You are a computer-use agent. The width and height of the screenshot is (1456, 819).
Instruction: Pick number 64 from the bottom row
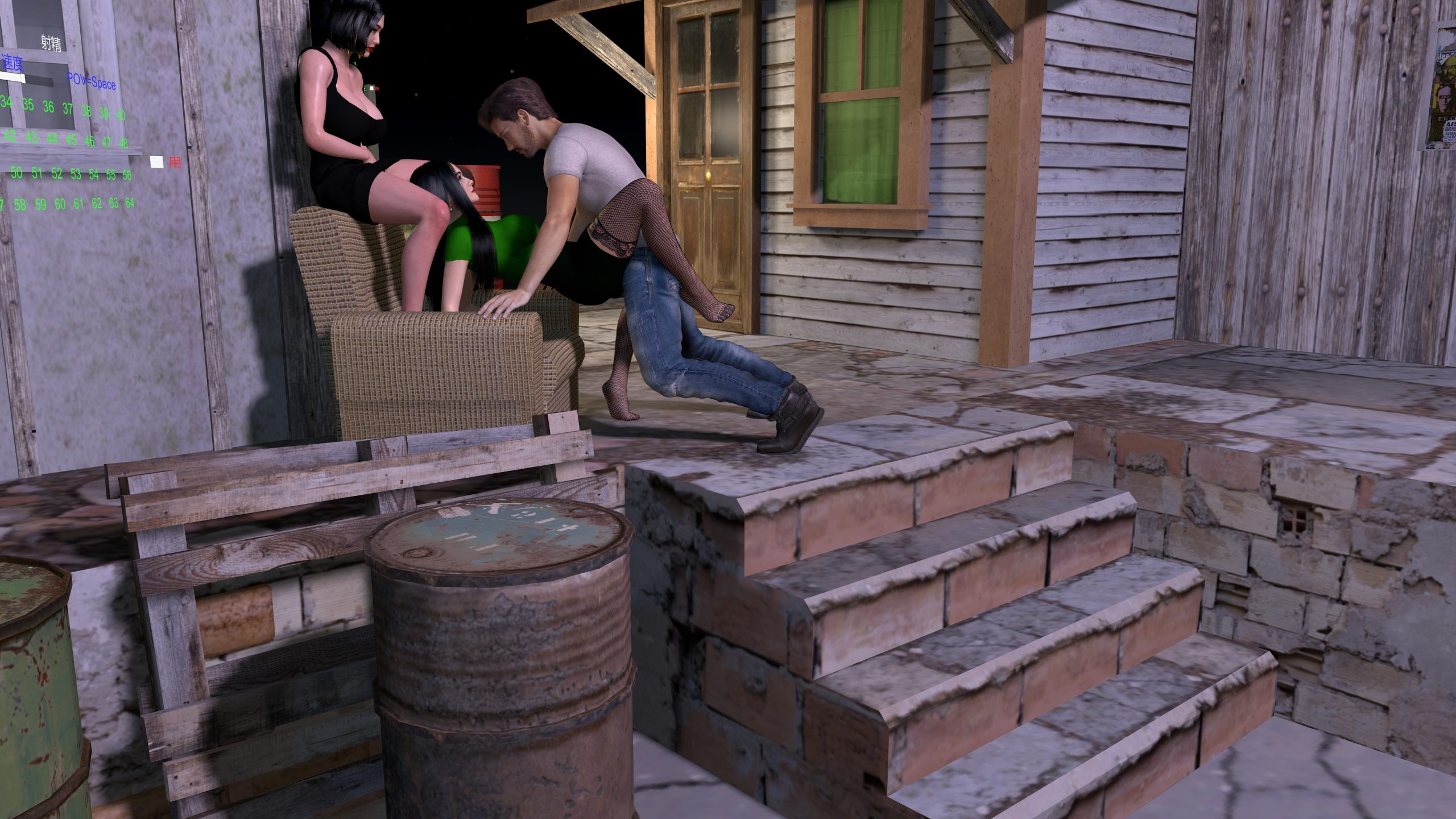coord(130,202)
